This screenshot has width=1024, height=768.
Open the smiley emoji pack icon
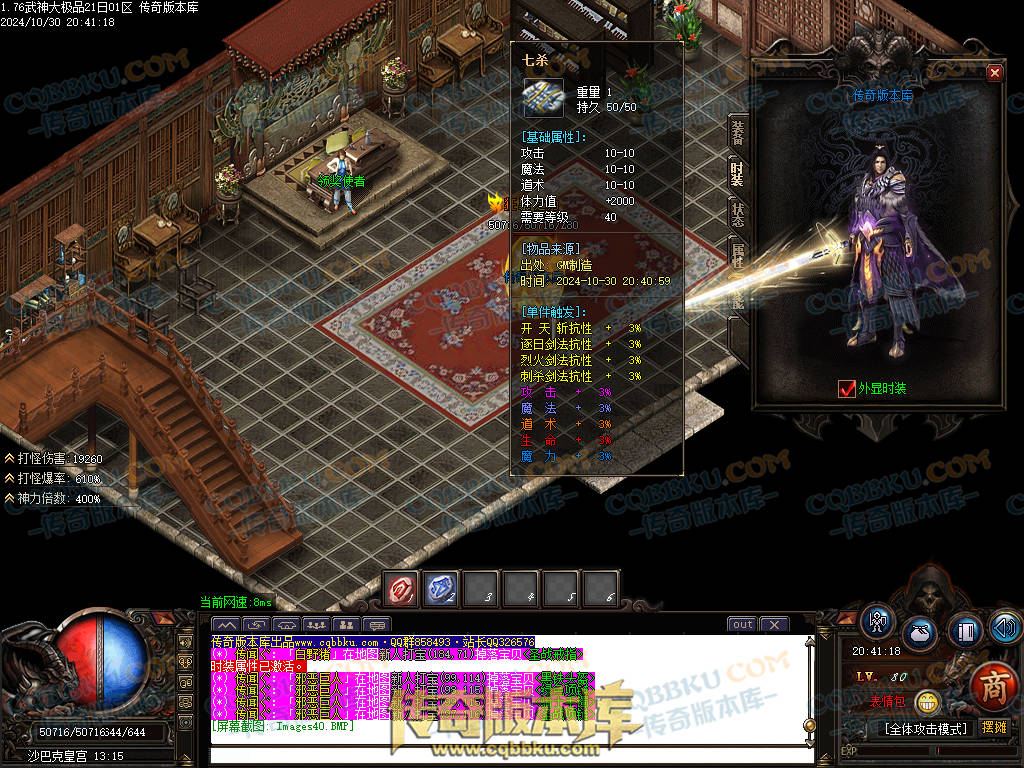(929, 703)
